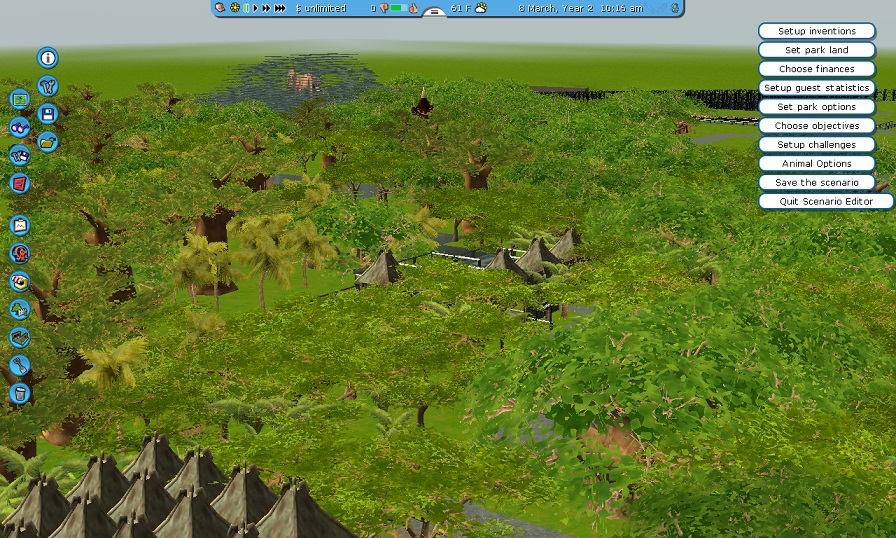
Task: Open the wrench options icon
Action: coord(47,87)
